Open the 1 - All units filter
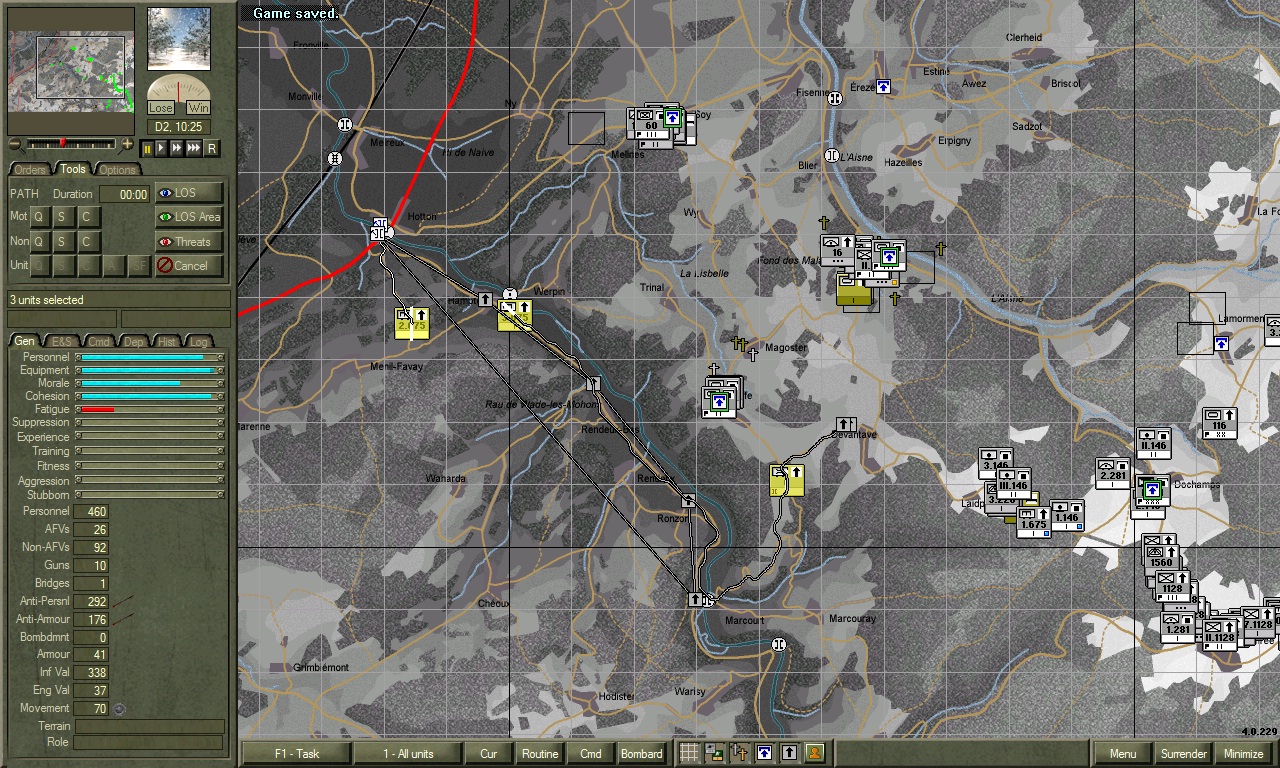The height and width of the screenshot is (768, 1280). point(409,754)
